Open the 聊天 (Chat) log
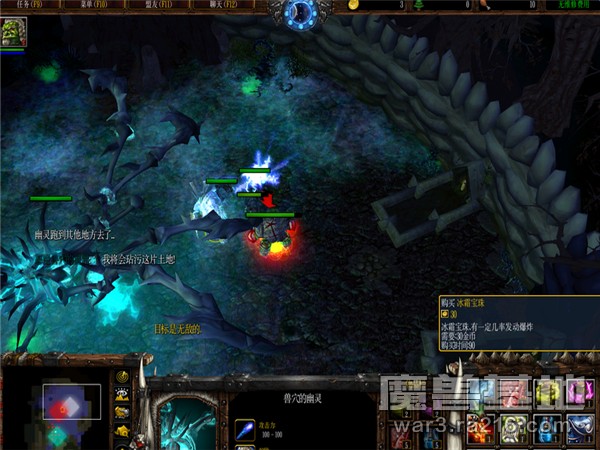The height and width of the screenshot is (450, 600). [x=216, y=6]
